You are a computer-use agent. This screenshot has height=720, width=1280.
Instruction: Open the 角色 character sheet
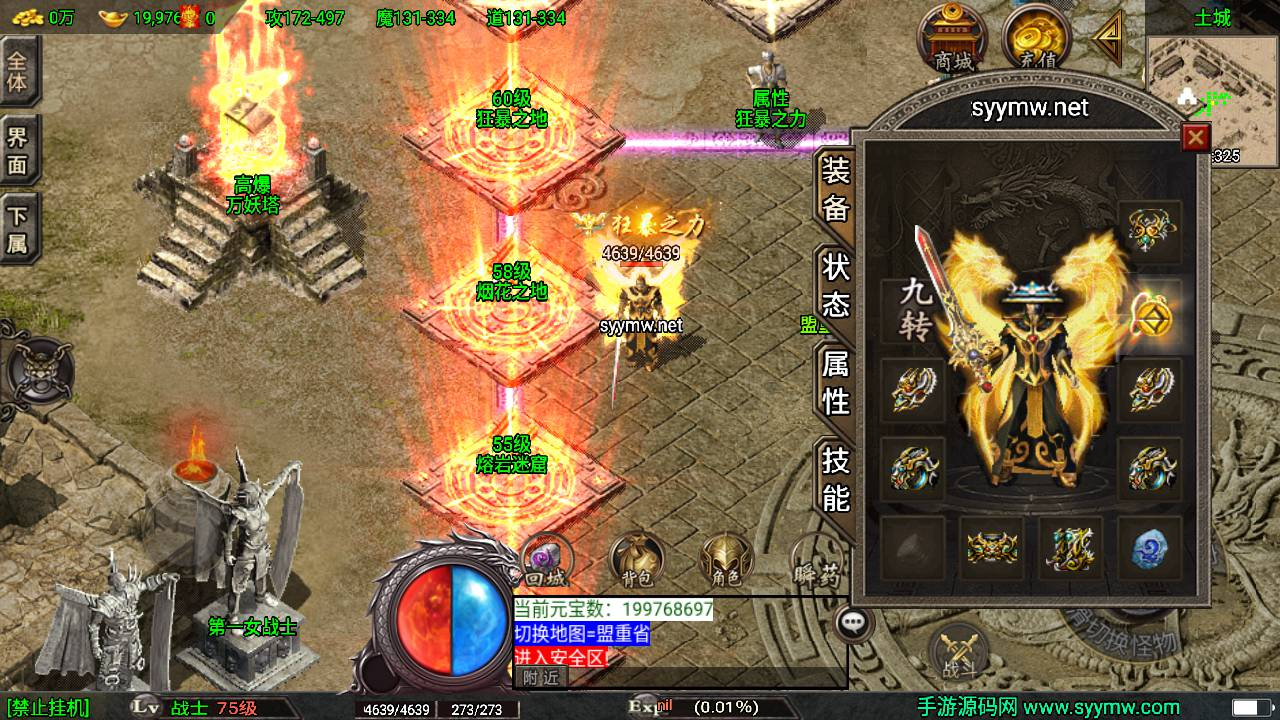pos(726,560)
